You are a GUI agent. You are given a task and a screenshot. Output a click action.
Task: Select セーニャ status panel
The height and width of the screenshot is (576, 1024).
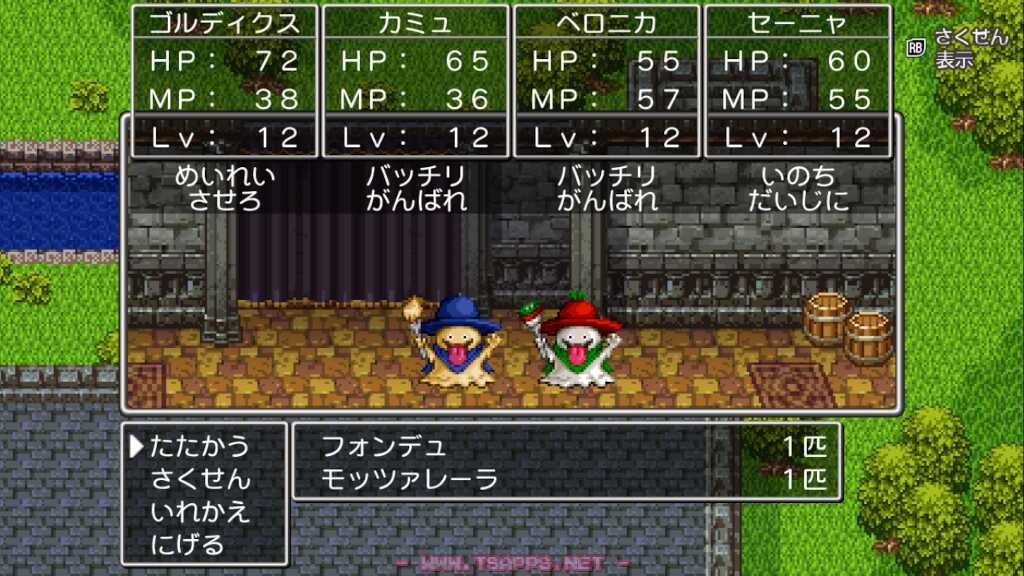click(x=797, y=81)
